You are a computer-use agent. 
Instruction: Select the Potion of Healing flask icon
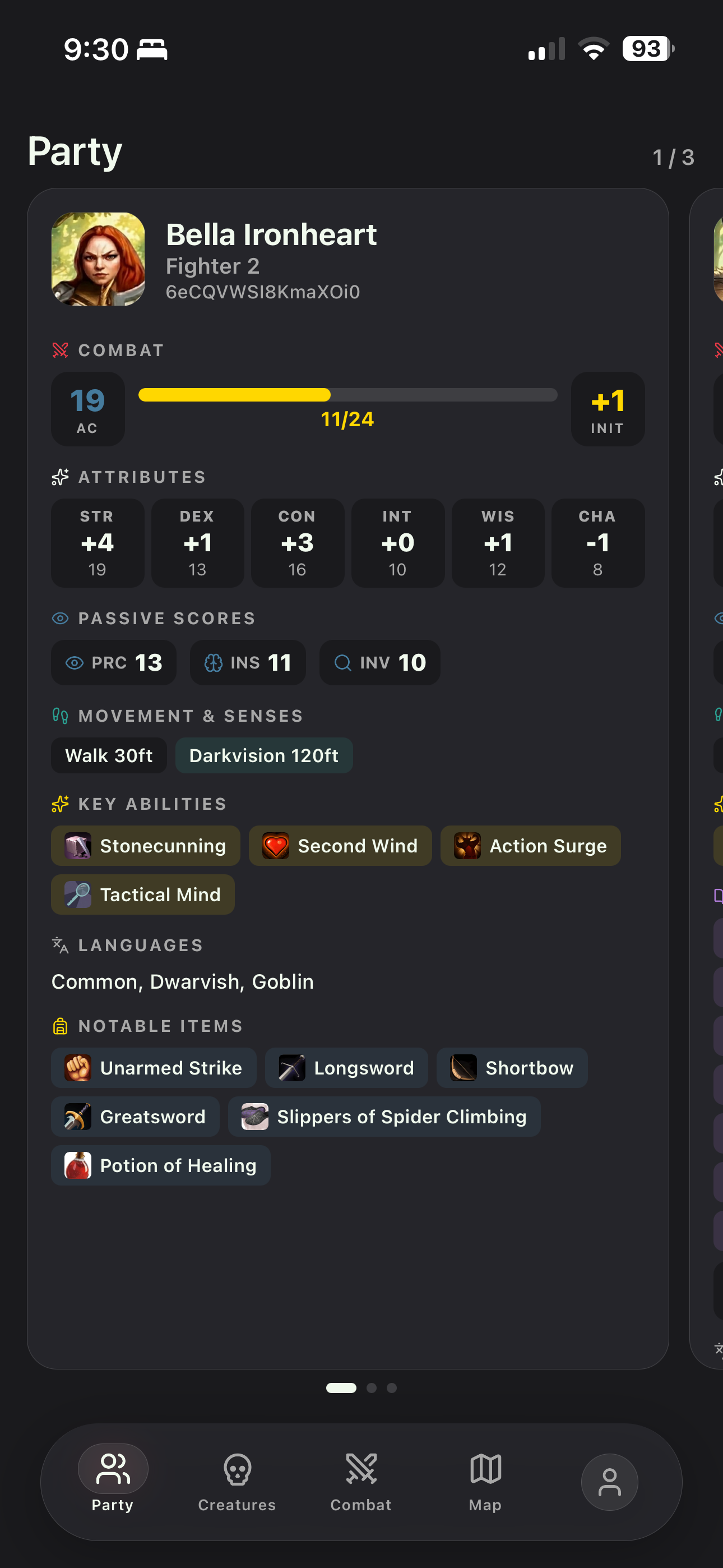pyautogui.click(x=77, y=1165)
